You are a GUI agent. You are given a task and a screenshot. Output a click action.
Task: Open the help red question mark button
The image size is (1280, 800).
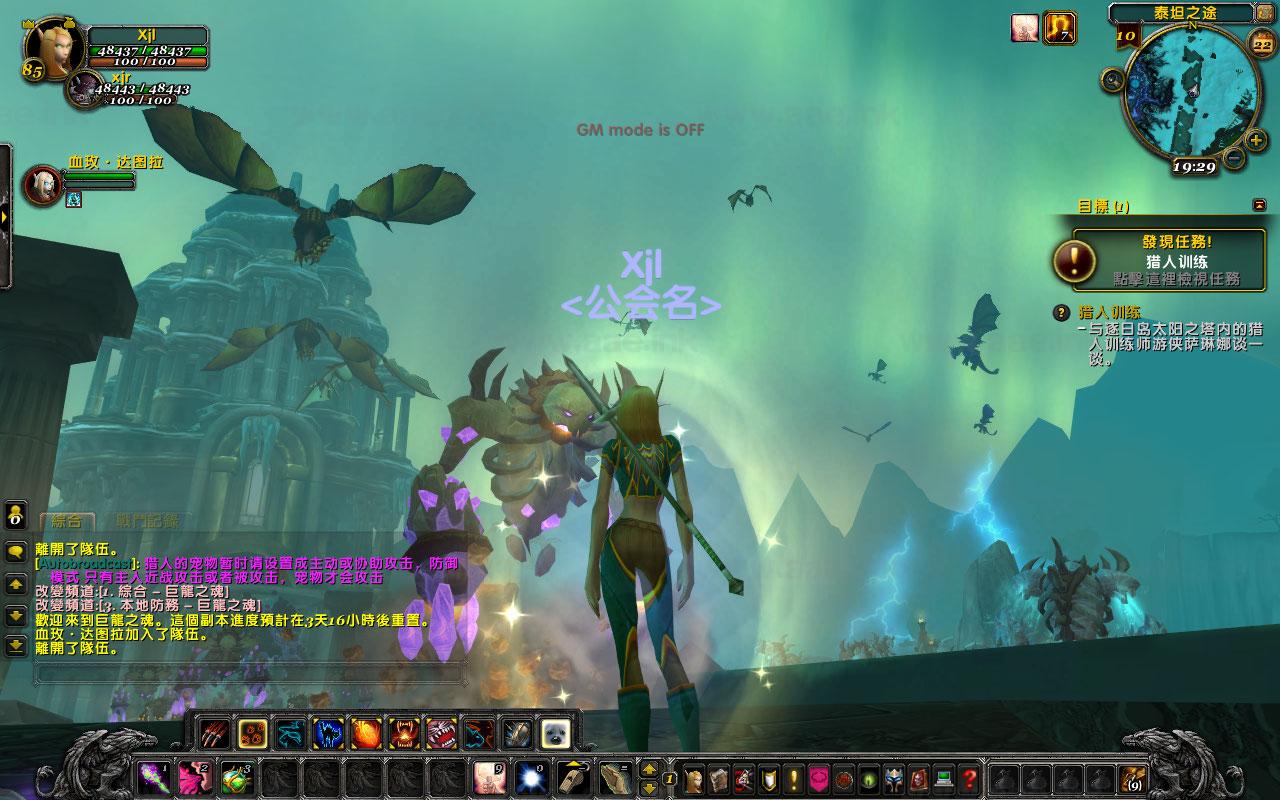click(x=968, y=777)
